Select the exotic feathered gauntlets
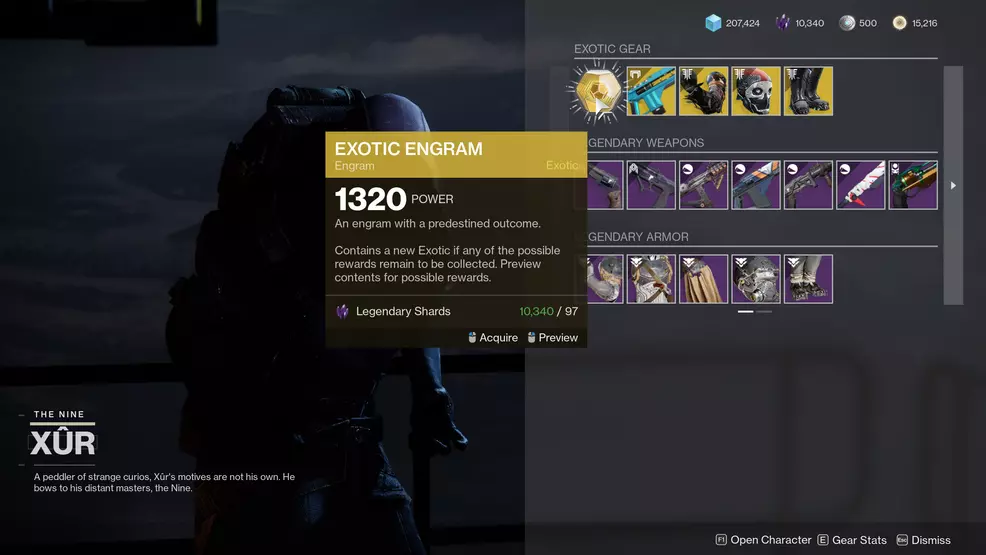Screen dimensions: 986x555 (703, 91)
